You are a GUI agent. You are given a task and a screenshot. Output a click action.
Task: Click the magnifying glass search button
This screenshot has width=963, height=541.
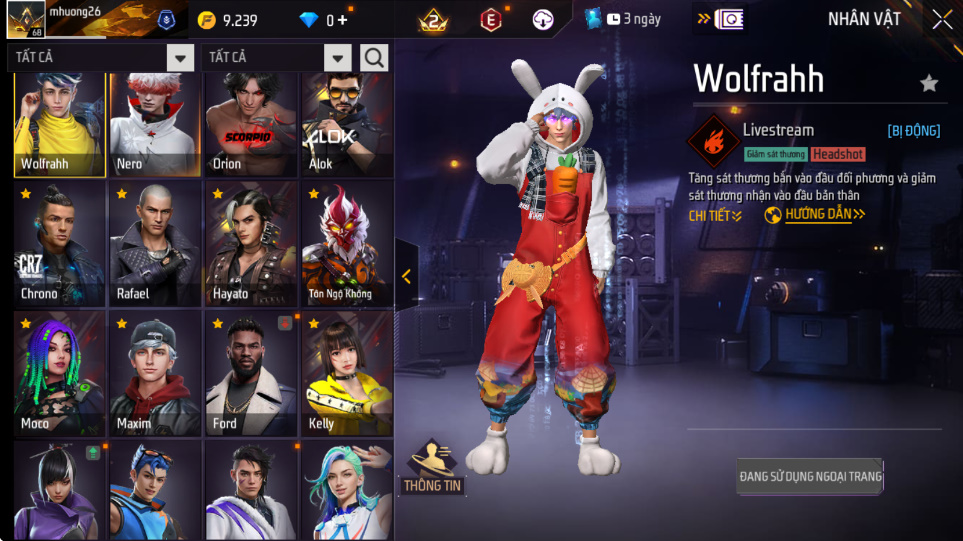375,58
